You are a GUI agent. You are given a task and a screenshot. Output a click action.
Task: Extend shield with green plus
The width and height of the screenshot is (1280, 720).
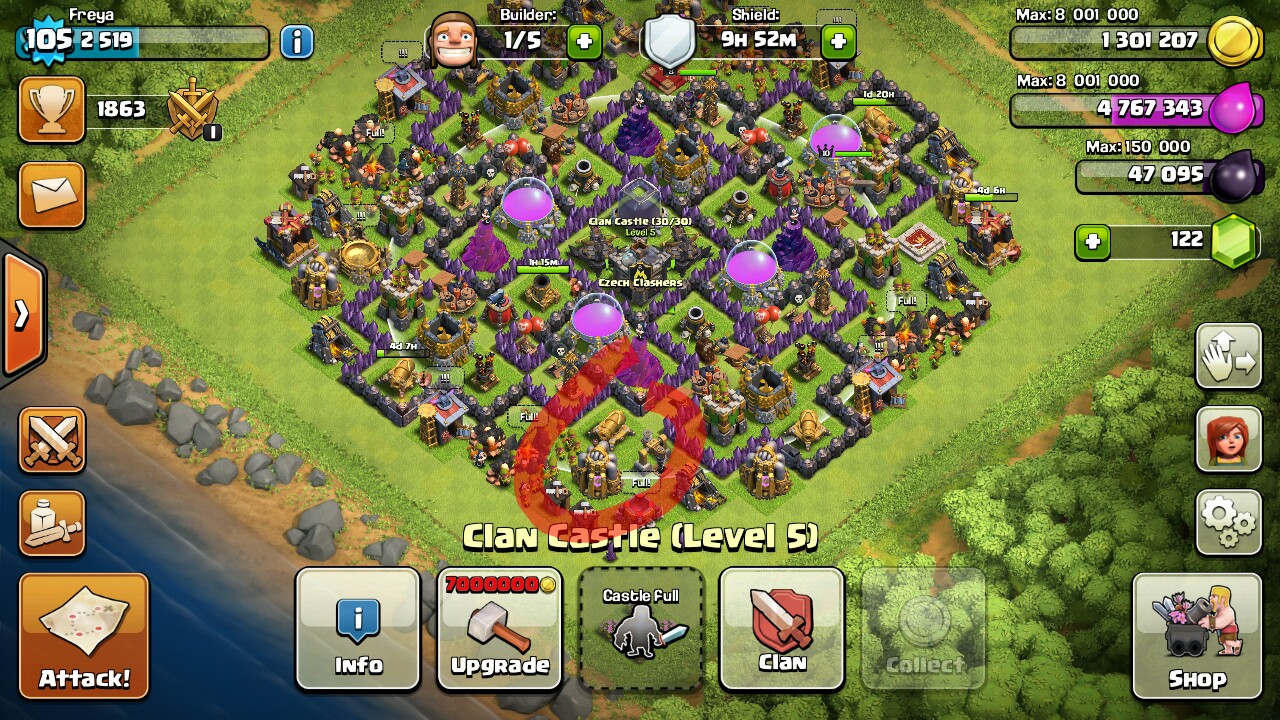[x=838, y=42]
